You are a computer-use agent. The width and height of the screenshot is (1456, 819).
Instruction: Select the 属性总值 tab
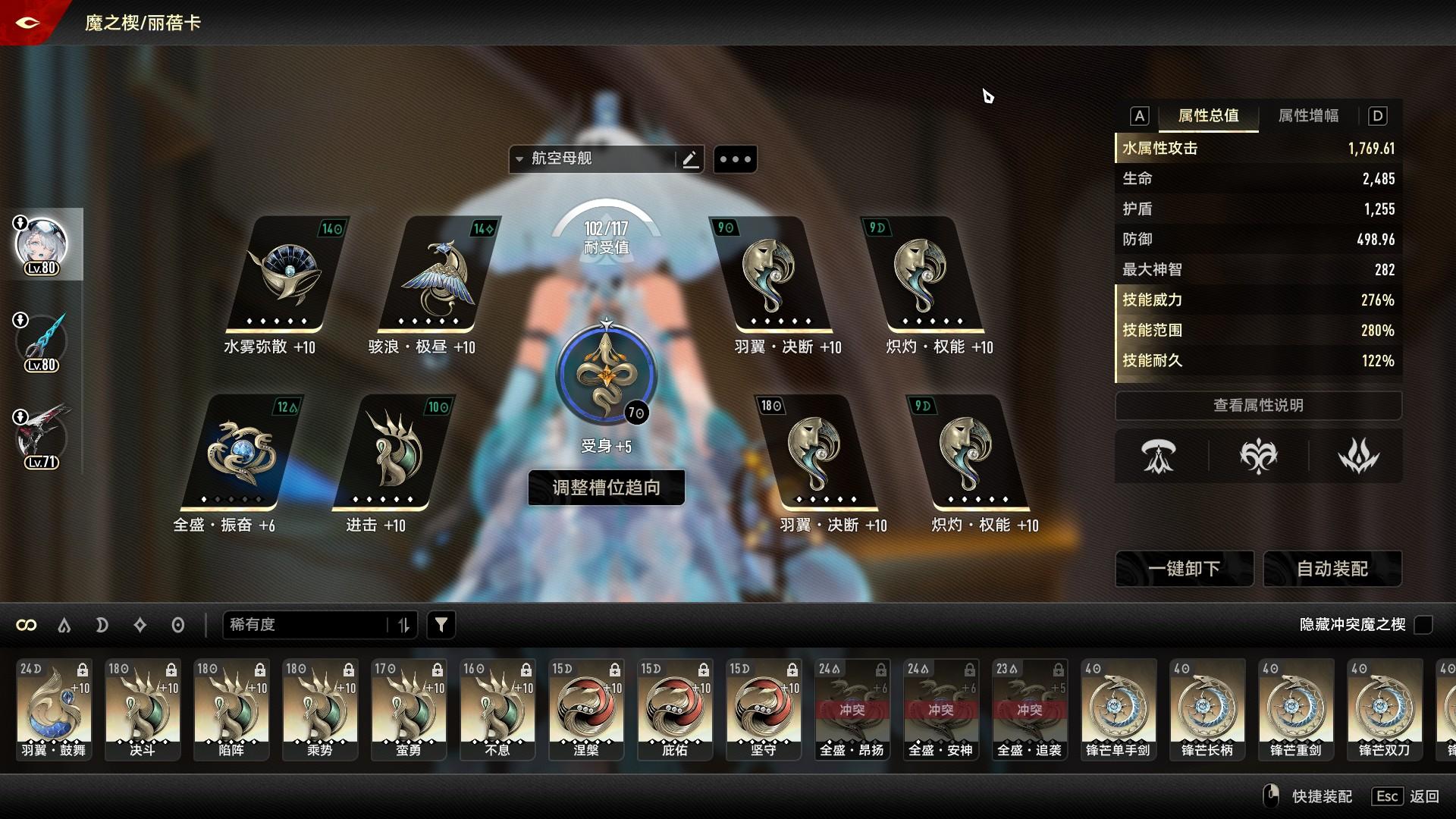1208,116
